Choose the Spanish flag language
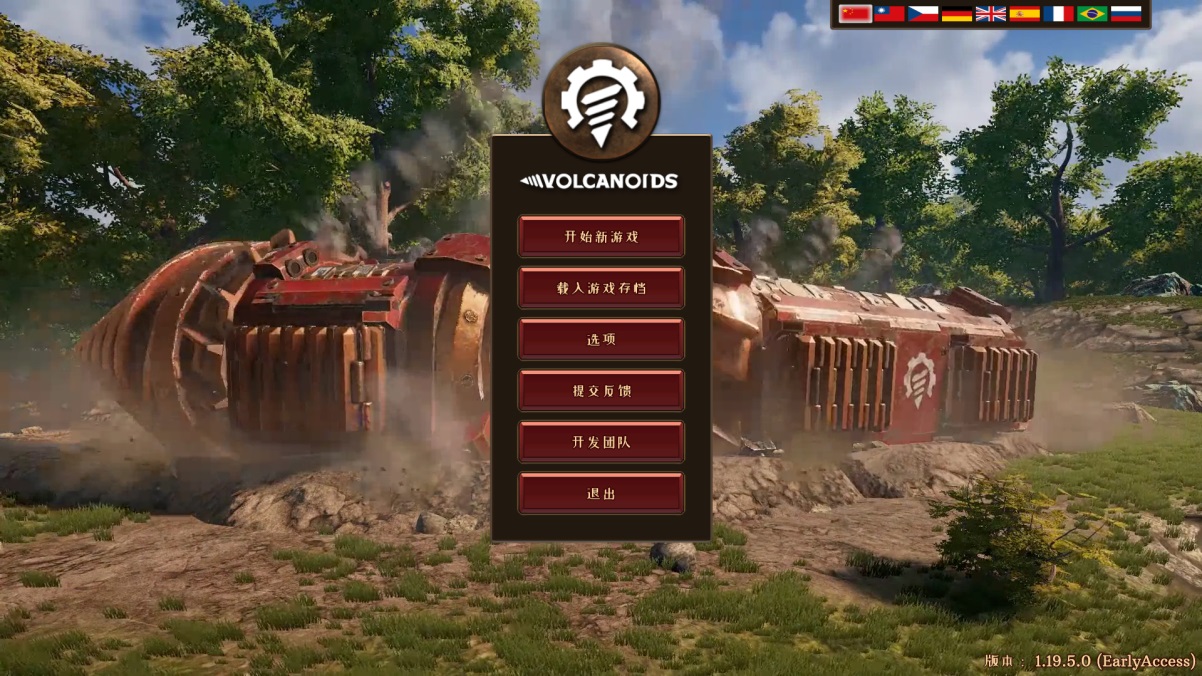 tap(1025, 14)
